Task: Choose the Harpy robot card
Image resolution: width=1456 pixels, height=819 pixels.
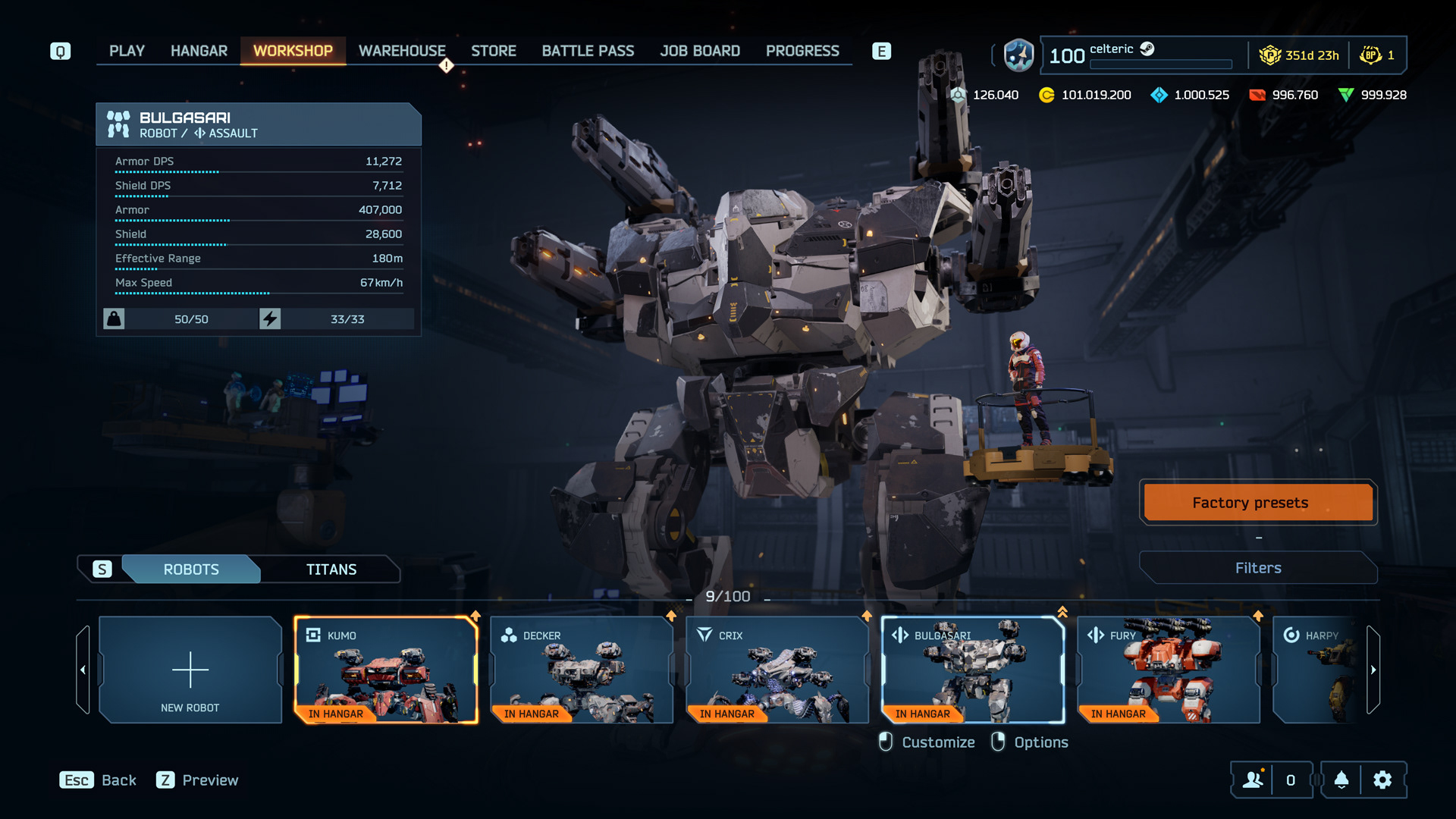Action: click(1319, 670)
